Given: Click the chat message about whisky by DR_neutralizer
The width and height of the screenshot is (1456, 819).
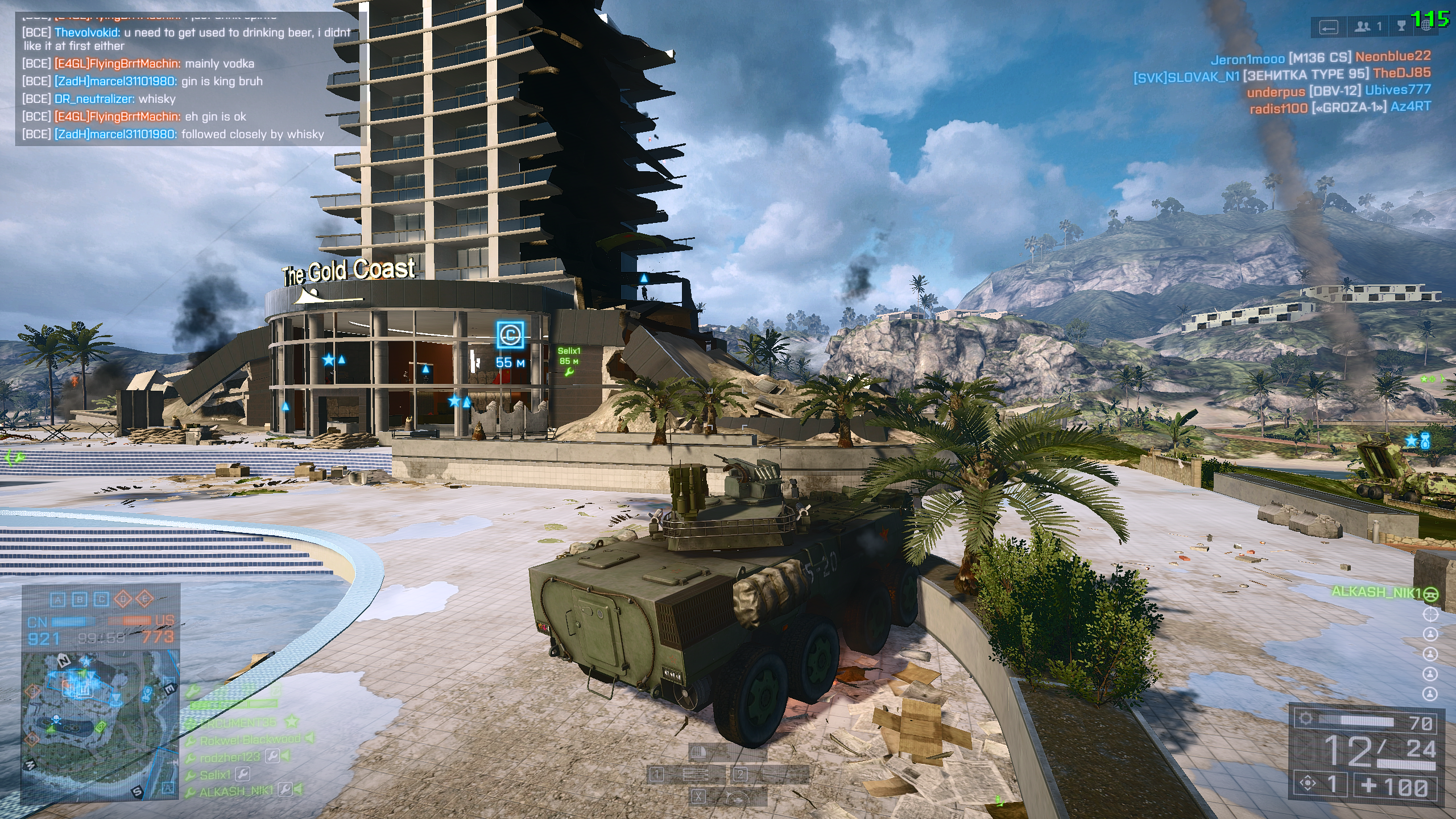Looking at the screenshot, I should pos(99,99).
